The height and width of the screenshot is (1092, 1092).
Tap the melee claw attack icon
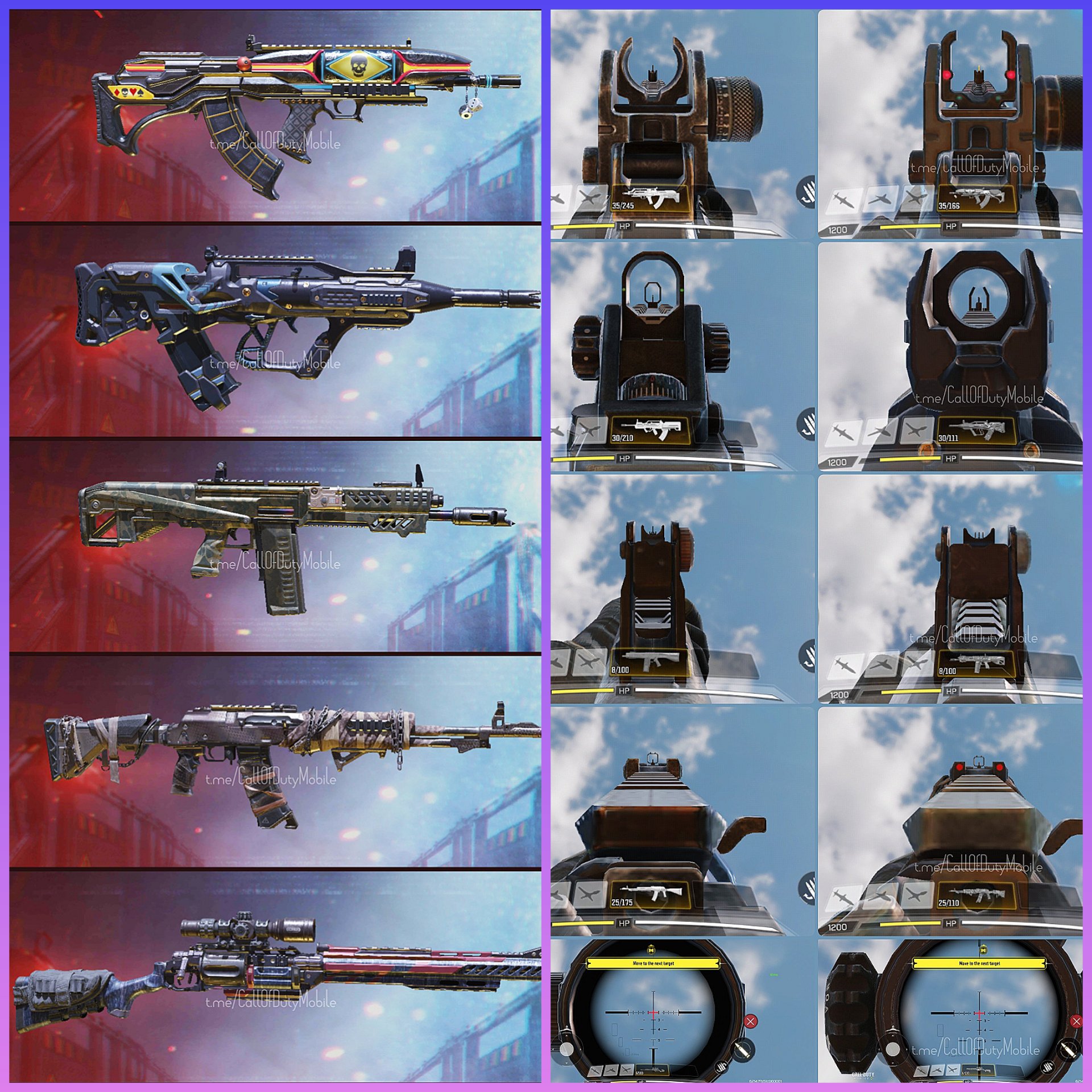coord(809,191)
